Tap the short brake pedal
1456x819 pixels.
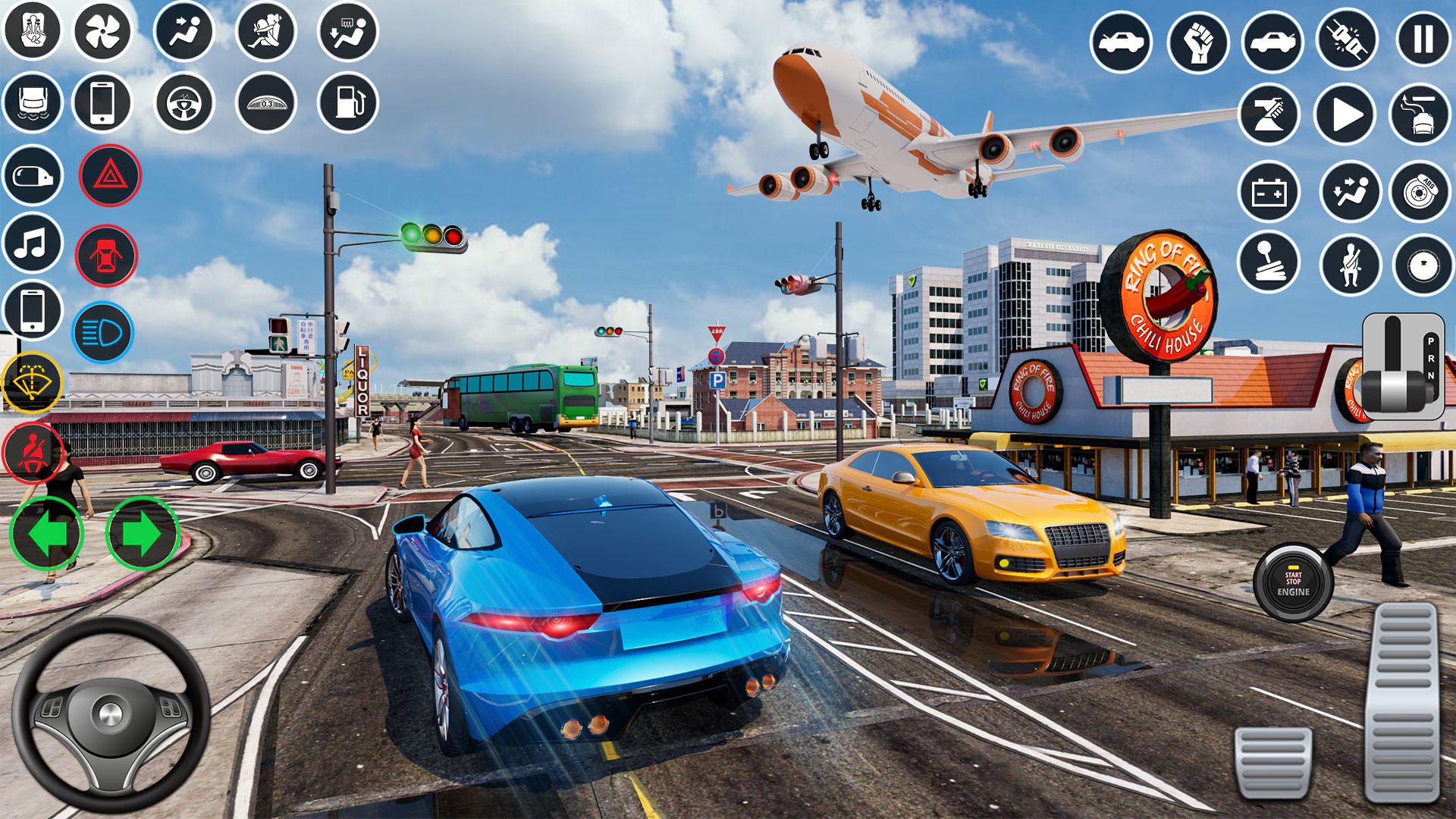[1272, 762]
